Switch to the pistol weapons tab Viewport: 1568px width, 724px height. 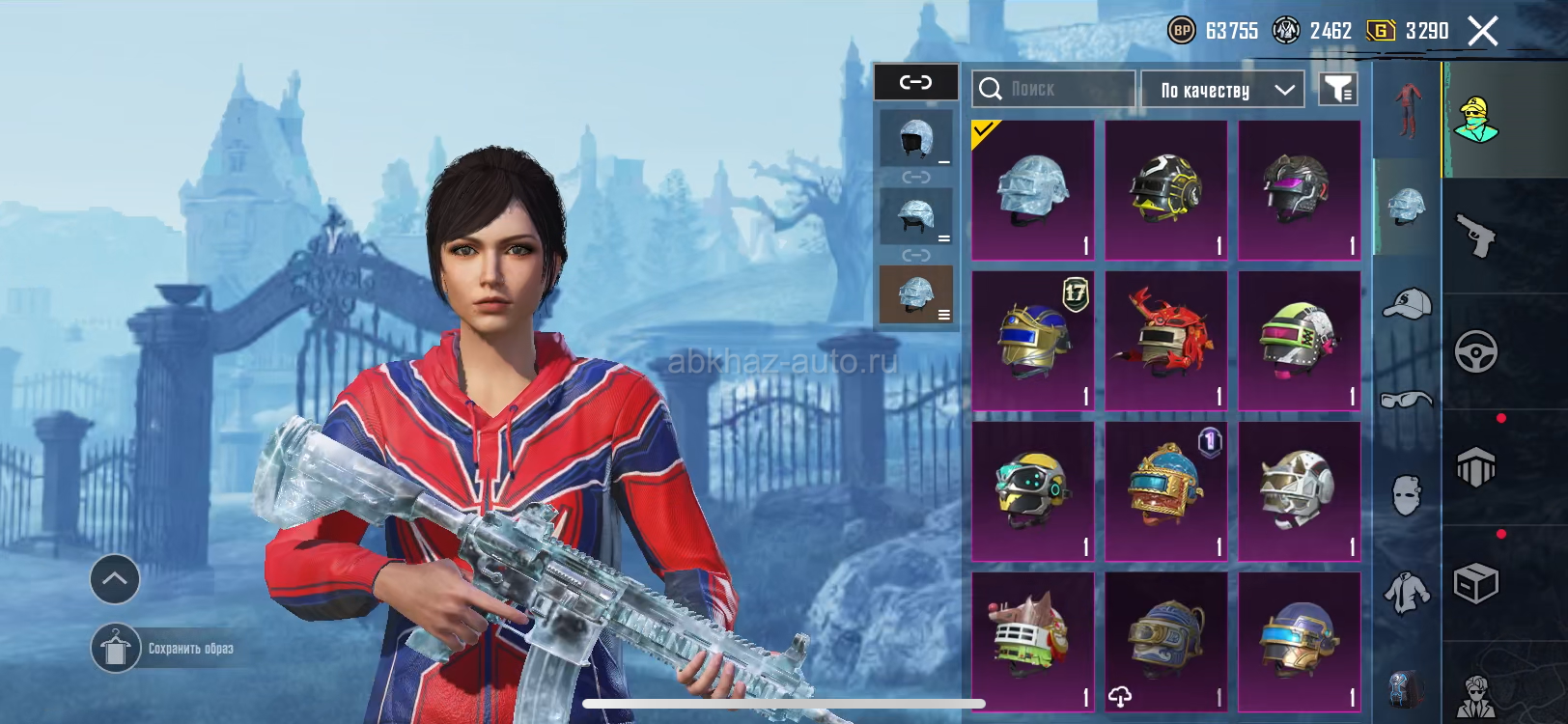tap(1475, 236)
